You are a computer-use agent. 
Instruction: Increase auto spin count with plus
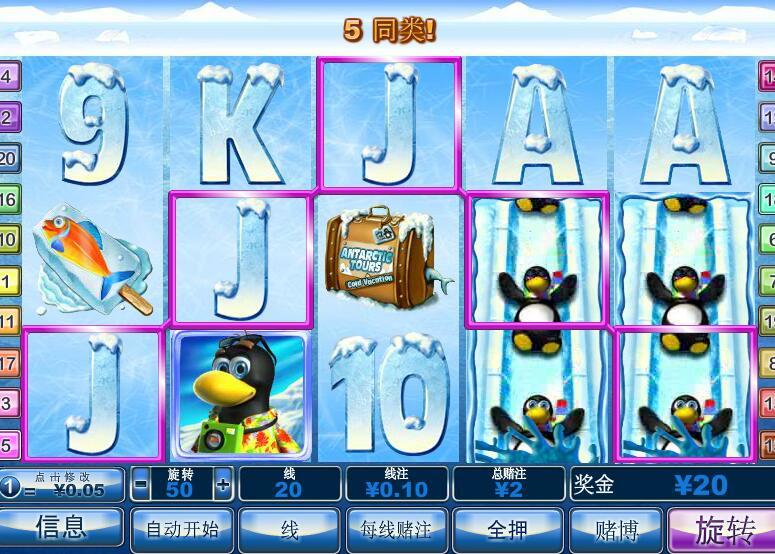tap(222, 485)
